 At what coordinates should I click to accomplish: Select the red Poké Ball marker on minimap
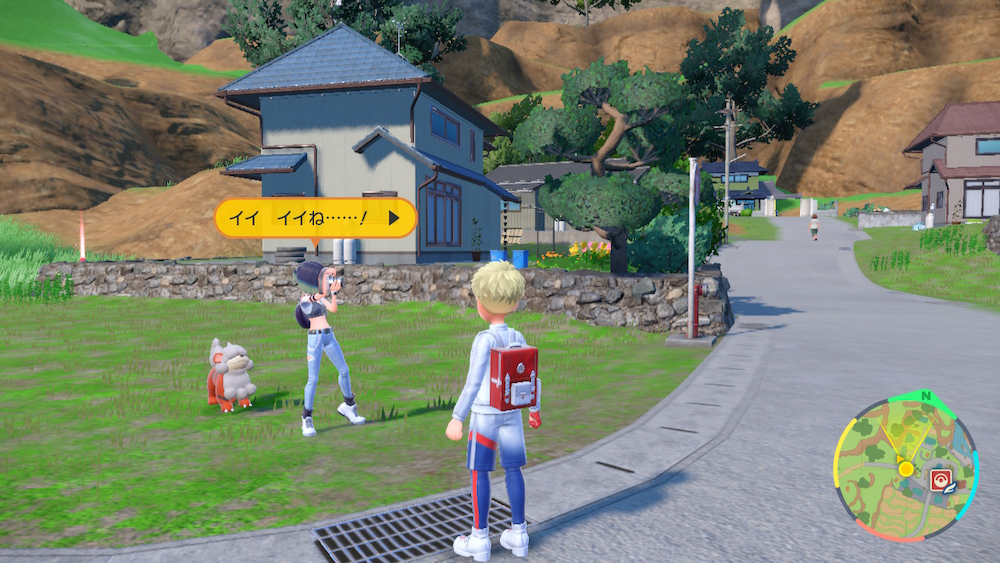point(940,478)
